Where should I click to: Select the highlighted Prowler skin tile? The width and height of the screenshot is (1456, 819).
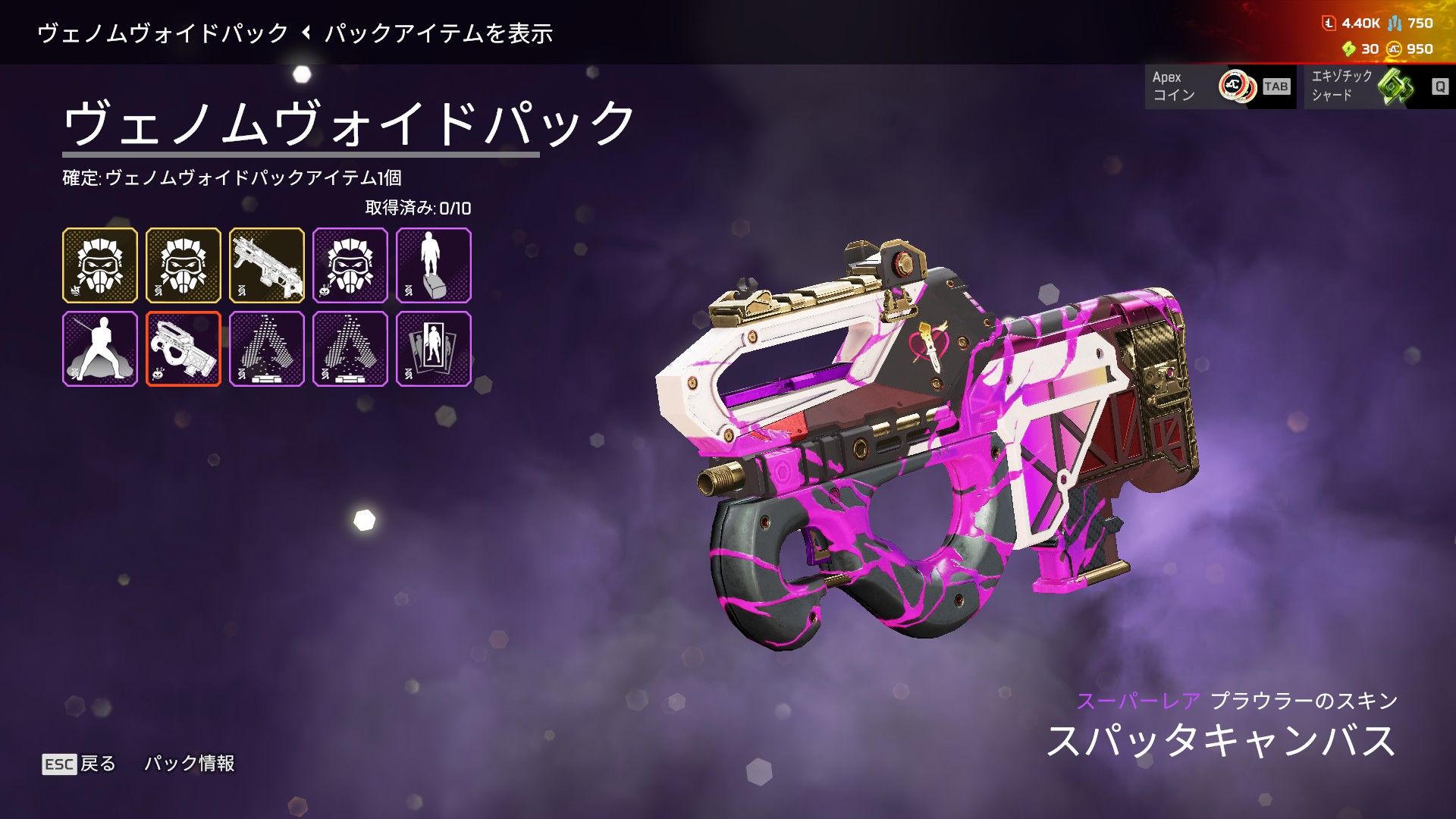(x=184, y=349)
